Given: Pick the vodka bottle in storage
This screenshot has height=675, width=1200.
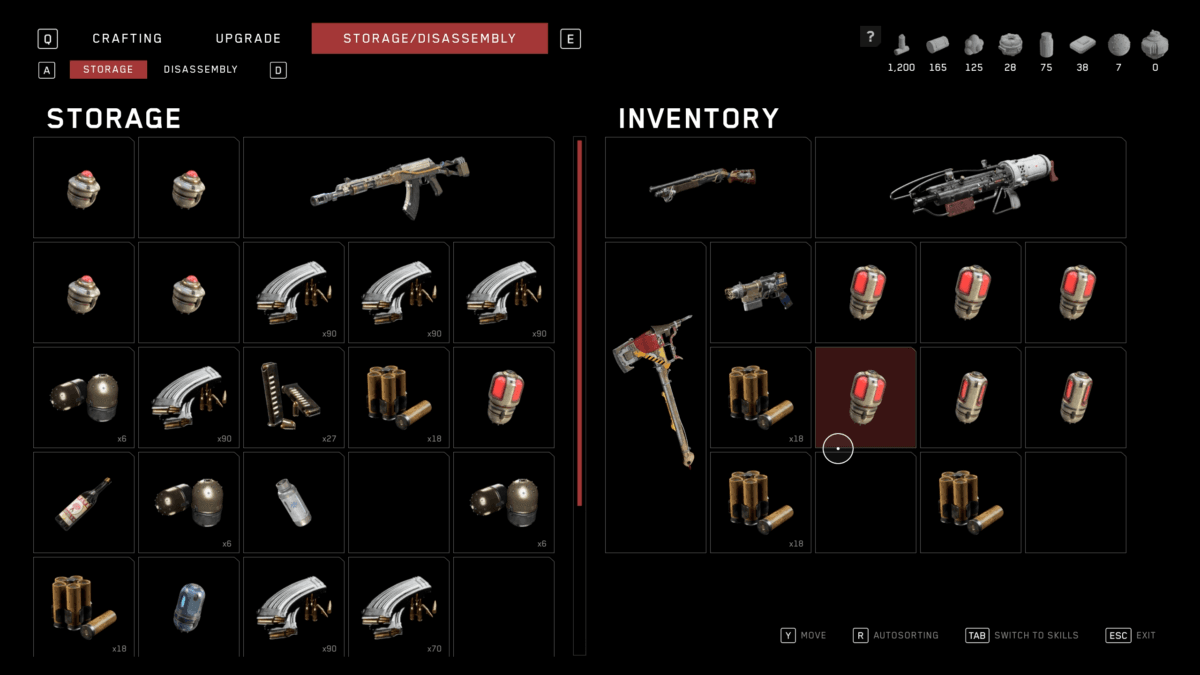Looking at the screenshot, I should tap(84, 502).
